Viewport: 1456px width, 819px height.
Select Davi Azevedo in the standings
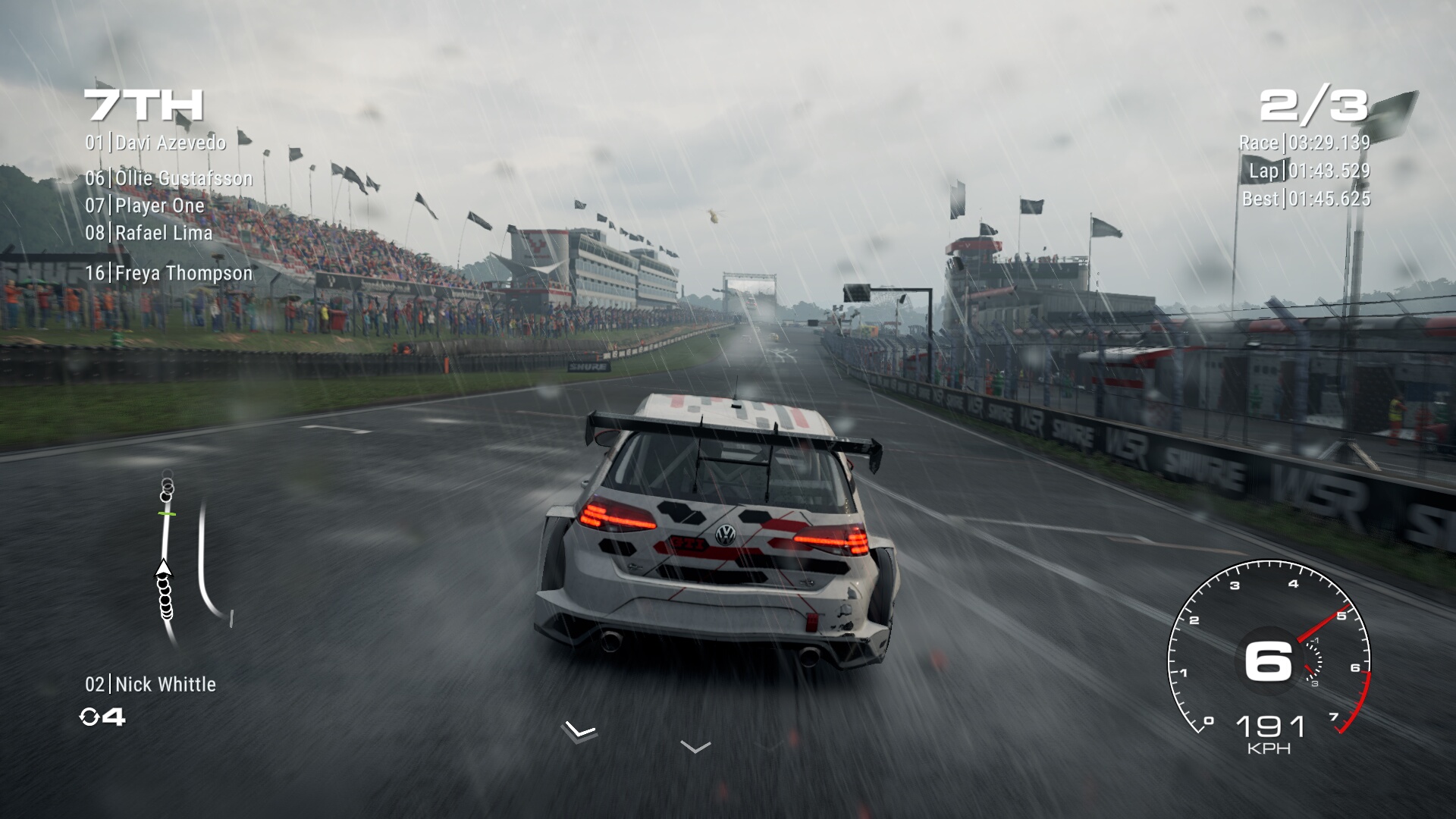click(x=155, y=143)
